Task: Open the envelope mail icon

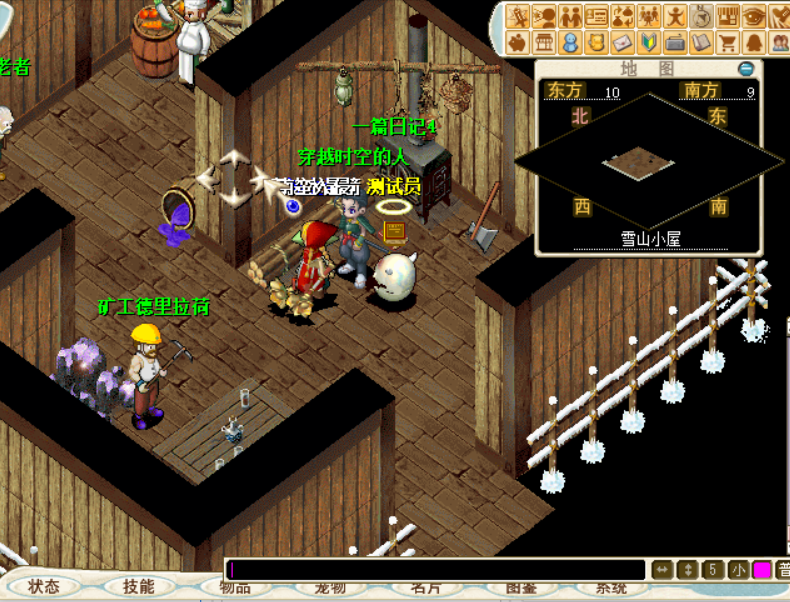Action: (623, 43)
